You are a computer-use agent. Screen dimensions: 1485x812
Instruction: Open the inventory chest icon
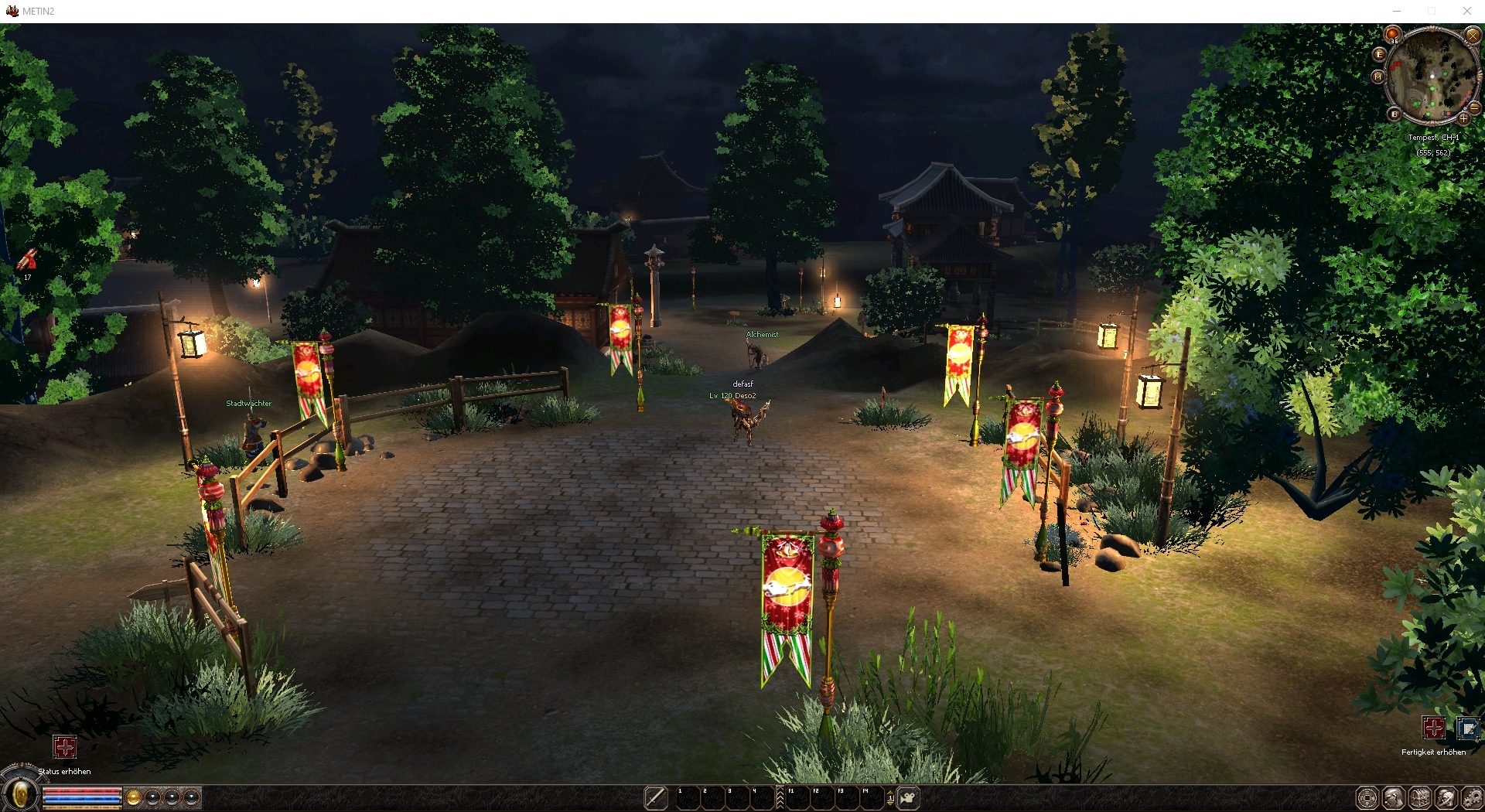coord(1420,798)
